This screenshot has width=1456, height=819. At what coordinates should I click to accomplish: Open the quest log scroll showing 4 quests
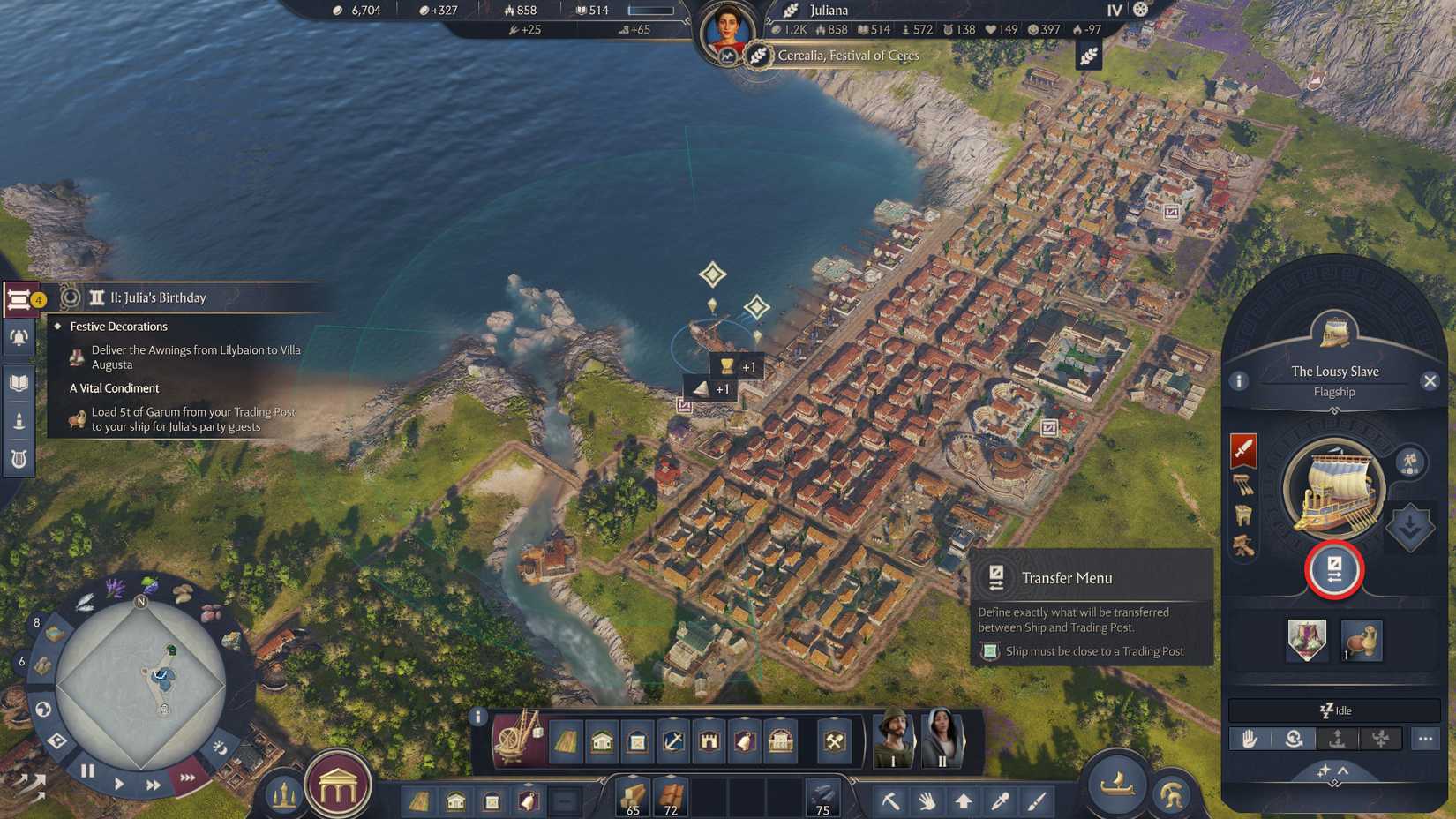[x=19, y=298]
